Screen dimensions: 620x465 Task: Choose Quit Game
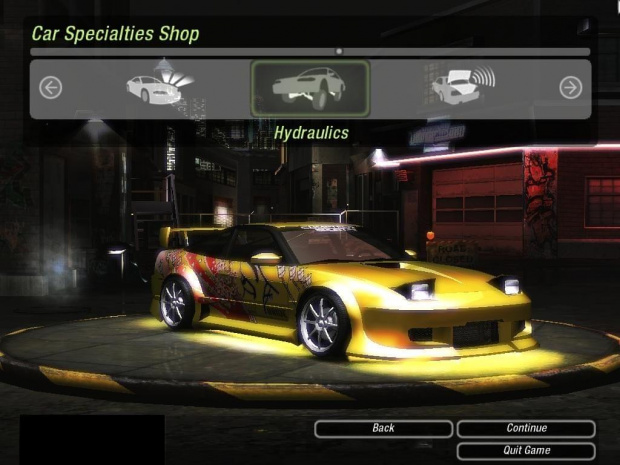coord(526,450)
